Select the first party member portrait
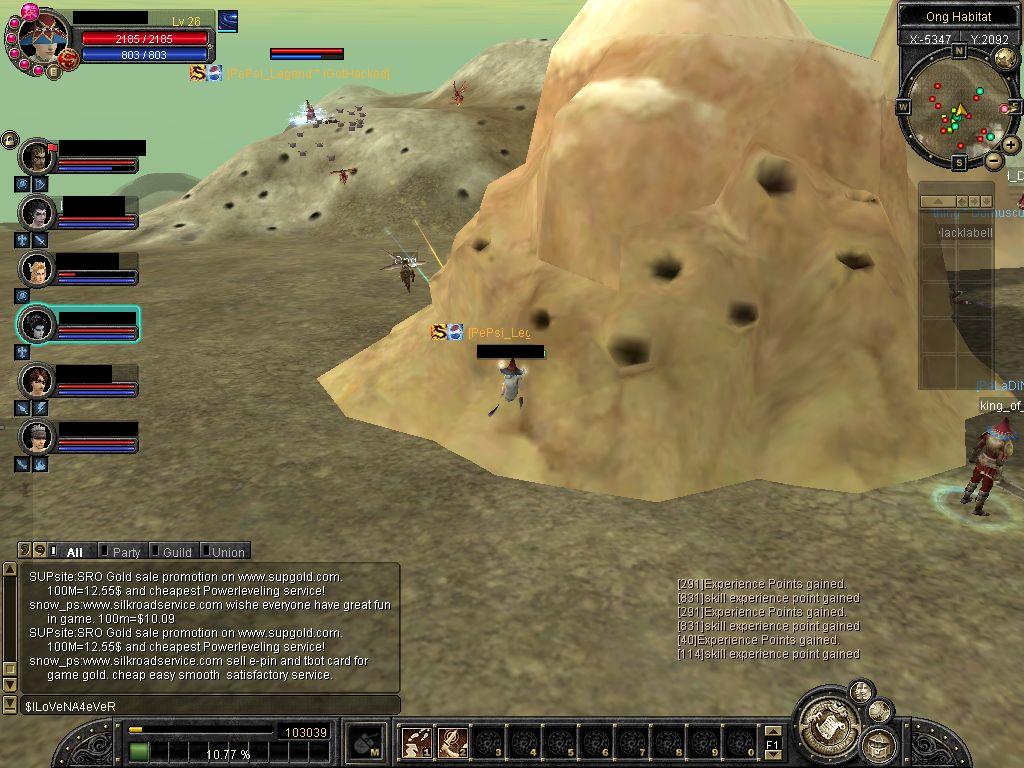The width and height of the screenshot is (1024, 768). click(38, 156)
